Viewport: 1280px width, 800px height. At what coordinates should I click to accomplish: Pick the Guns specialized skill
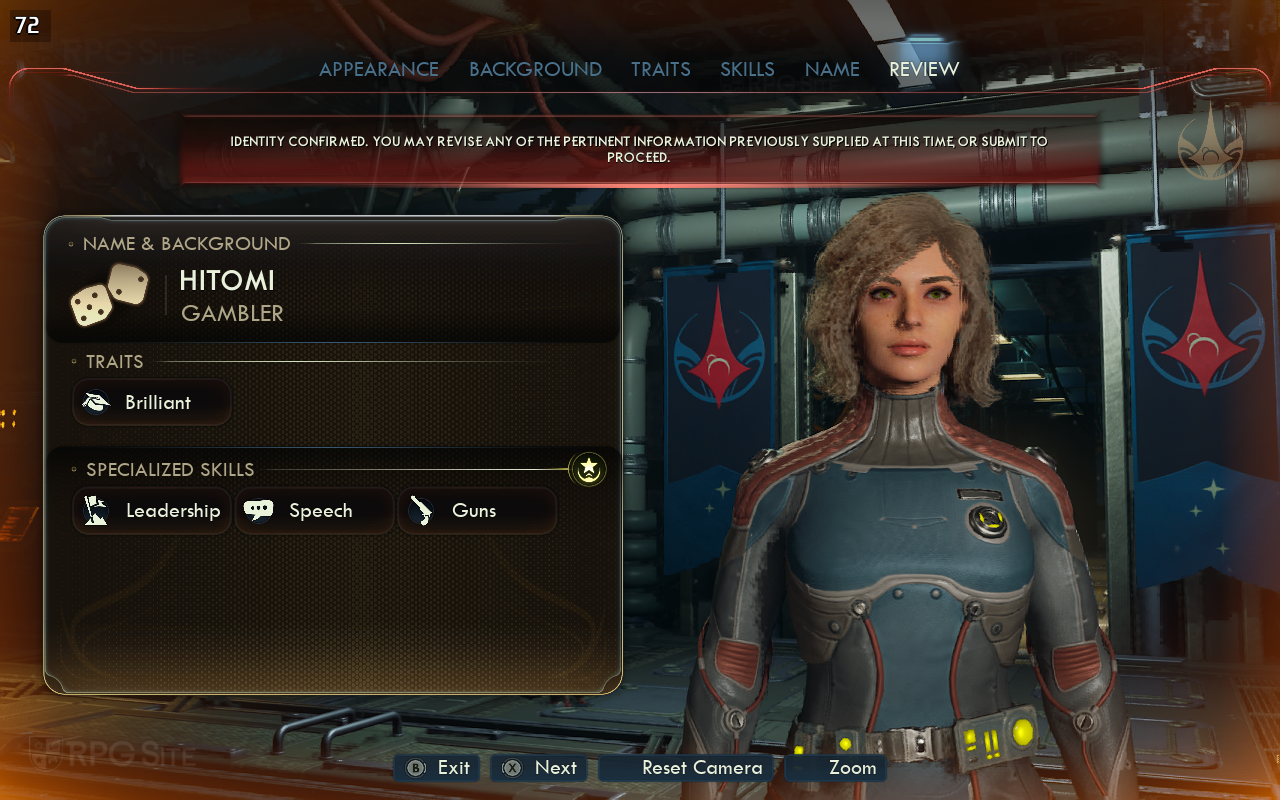pyautogui.click(x=477, y=511)
